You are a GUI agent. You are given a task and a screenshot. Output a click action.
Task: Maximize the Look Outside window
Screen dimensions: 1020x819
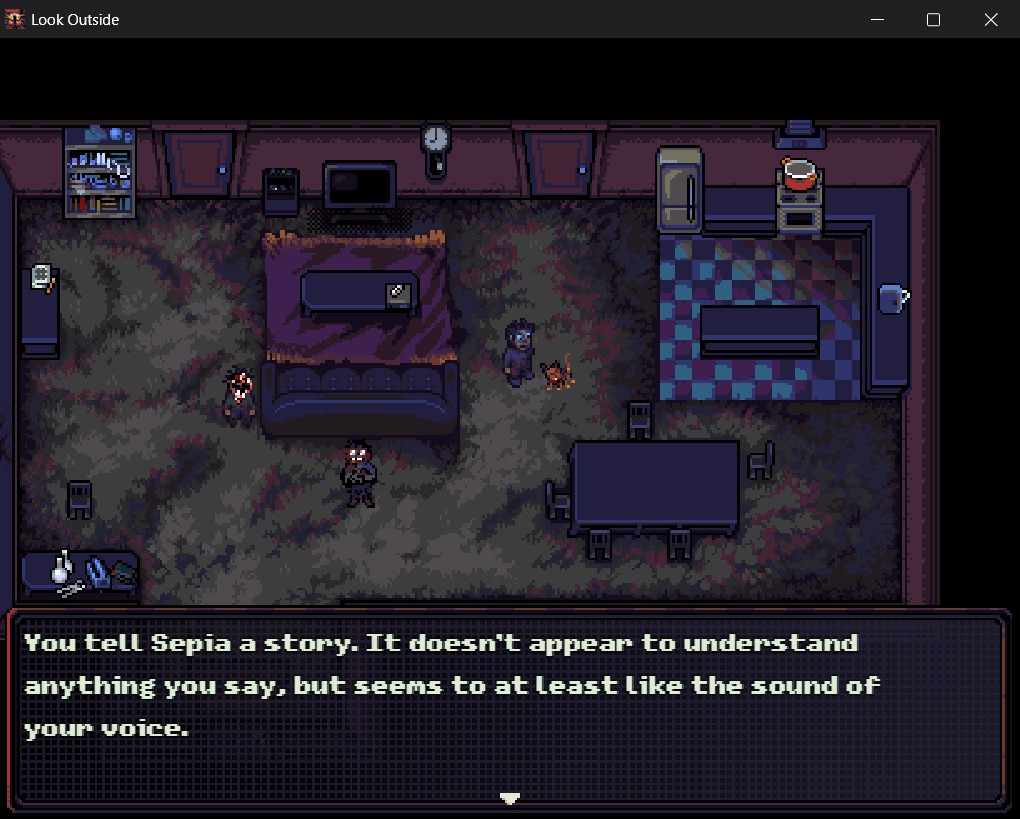934,20
